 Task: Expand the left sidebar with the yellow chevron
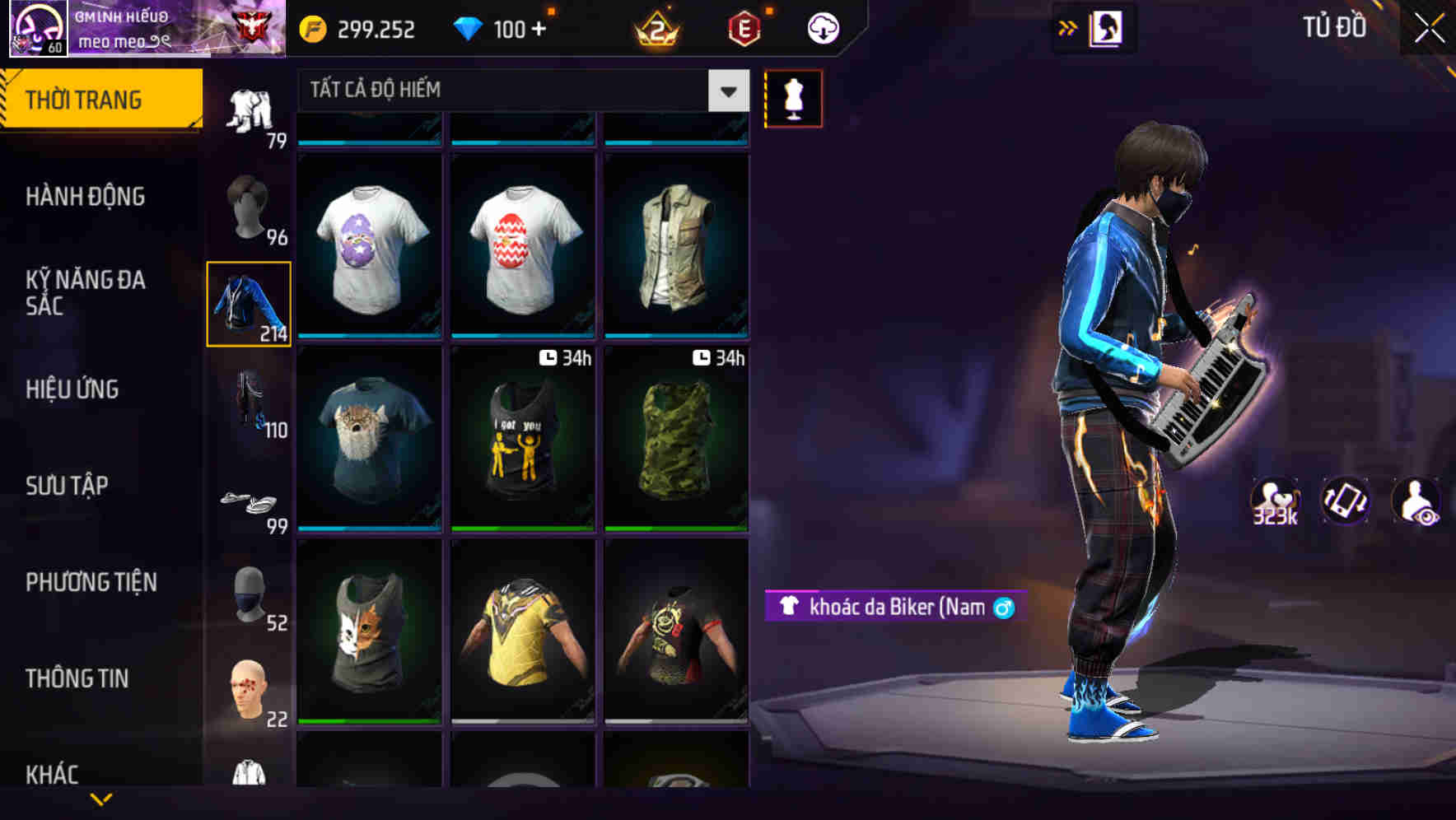click(x=100, y=799)
